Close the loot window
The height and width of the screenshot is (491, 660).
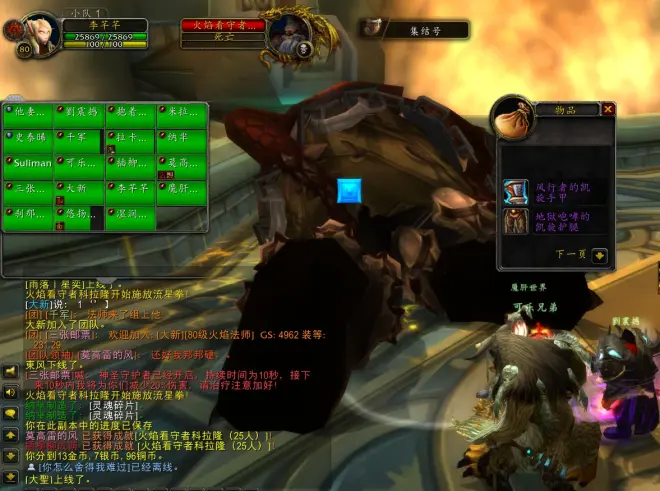[607, 109]
